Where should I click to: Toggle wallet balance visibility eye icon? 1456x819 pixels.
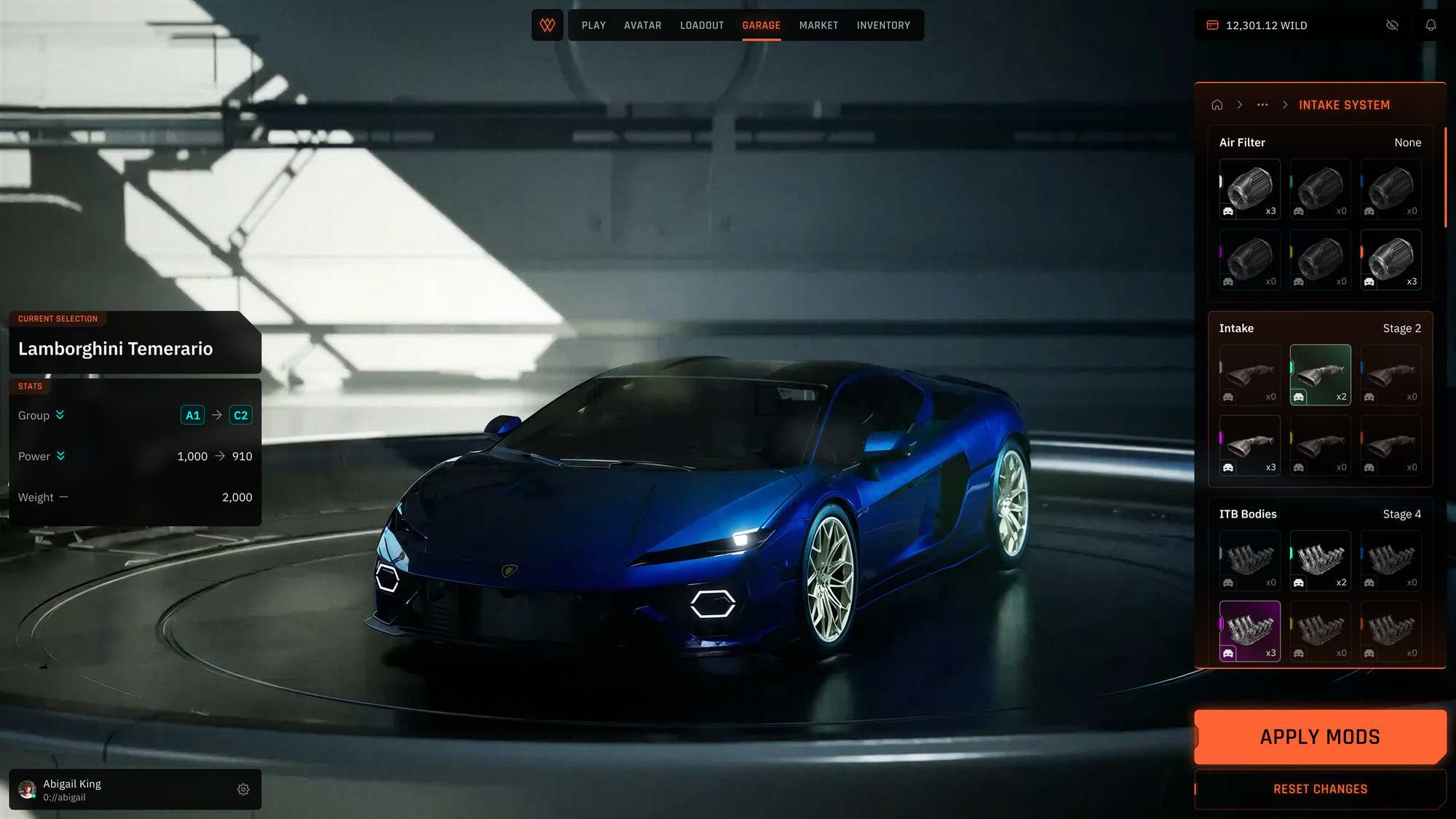click(1392, 25)
